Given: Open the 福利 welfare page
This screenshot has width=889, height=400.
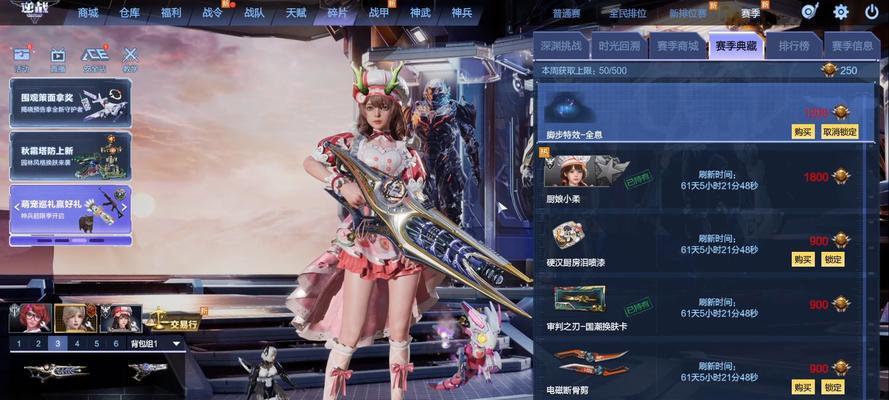Looking at the screenshot, I should tap(171, 13).
